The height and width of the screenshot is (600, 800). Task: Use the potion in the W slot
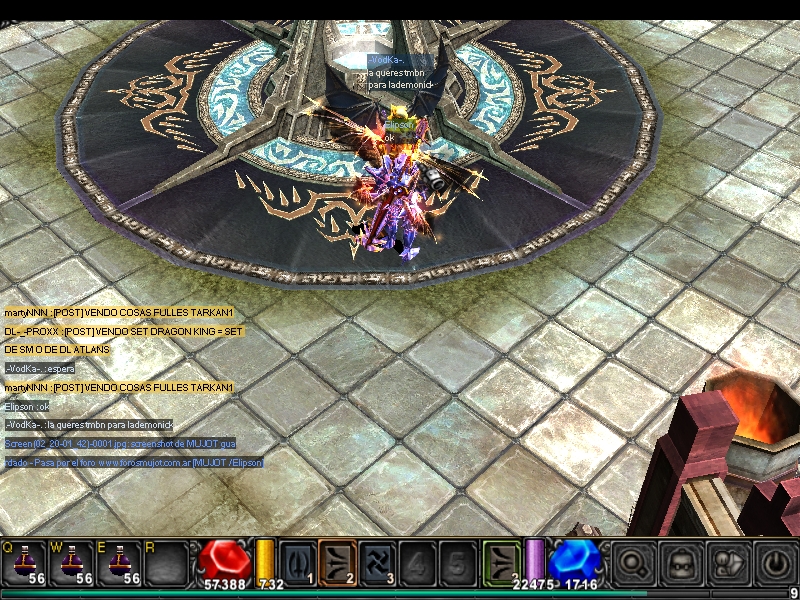[73, 562]
